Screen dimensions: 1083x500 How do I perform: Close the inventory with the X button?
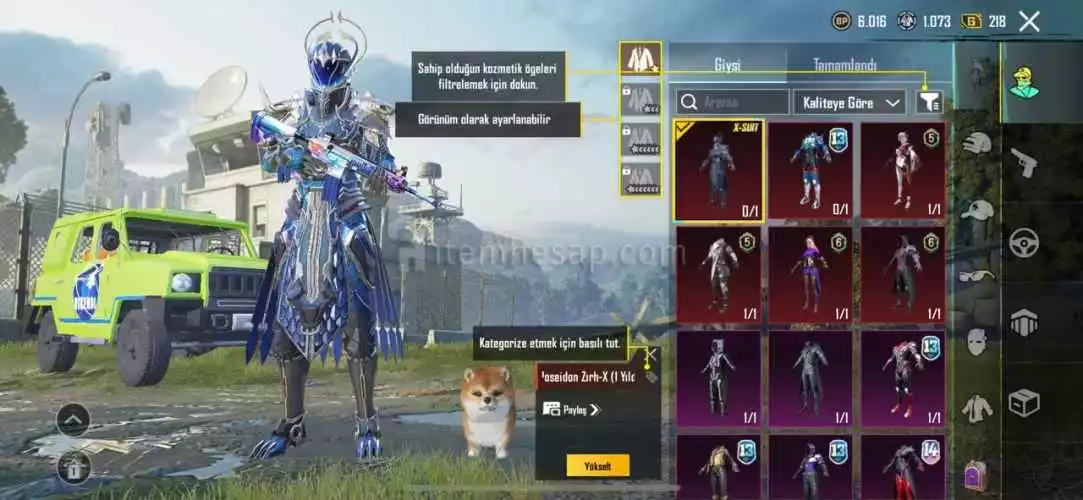1029,21
